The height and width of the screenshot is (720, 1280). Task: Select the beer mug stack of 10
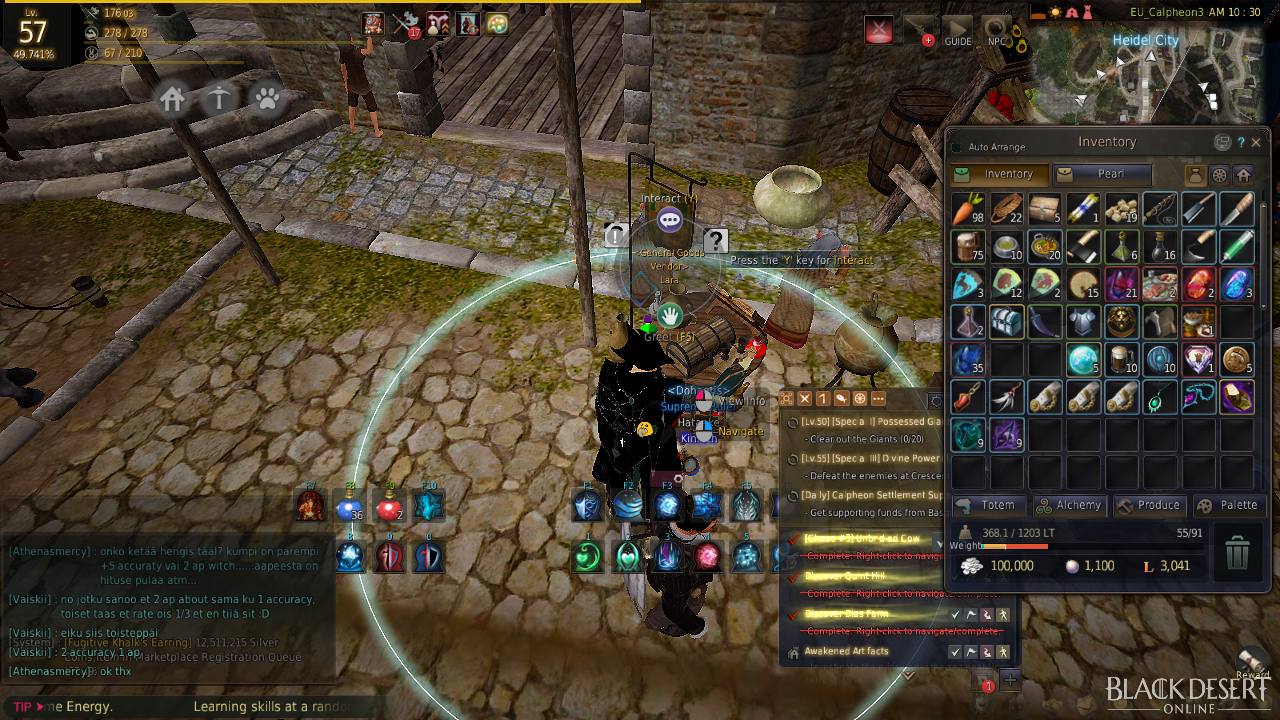click(x=1122, y=360)
